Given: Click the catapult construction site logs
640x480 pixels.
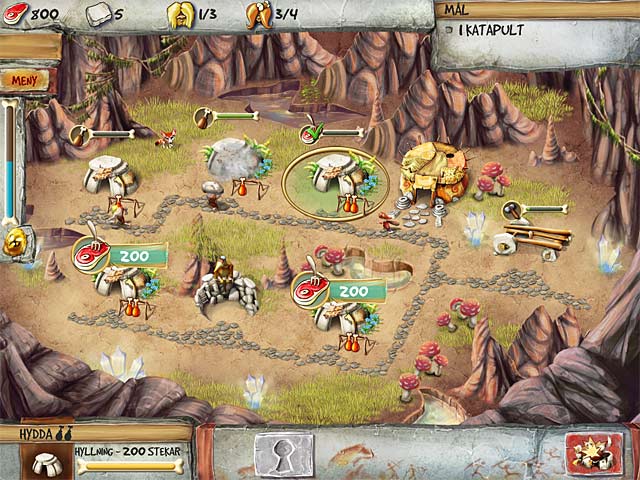Looking at the screenshot, I should pos(535,239).
